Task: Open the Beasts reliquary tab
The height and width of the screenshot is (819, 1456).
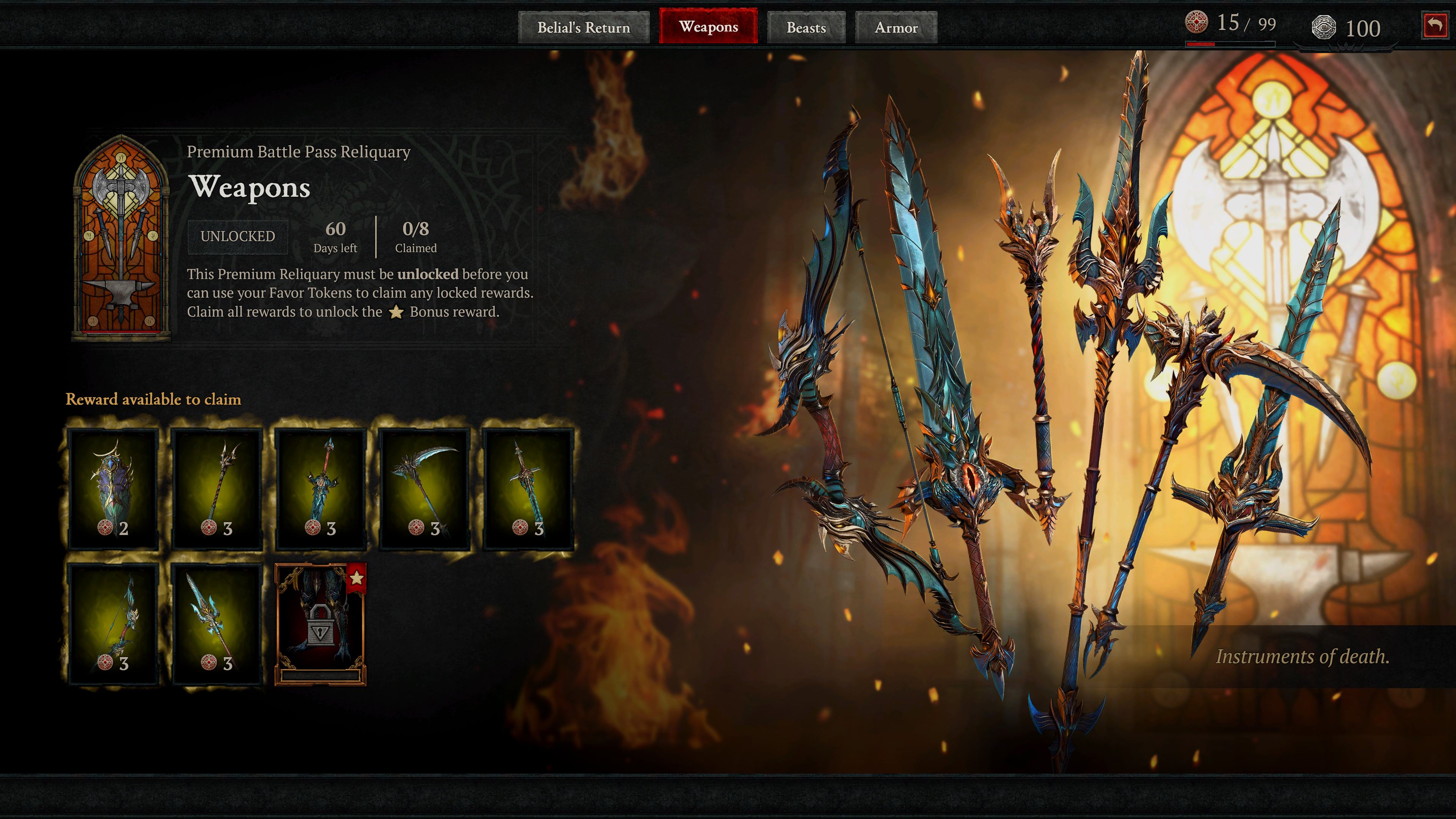Action: pos(806,27)
